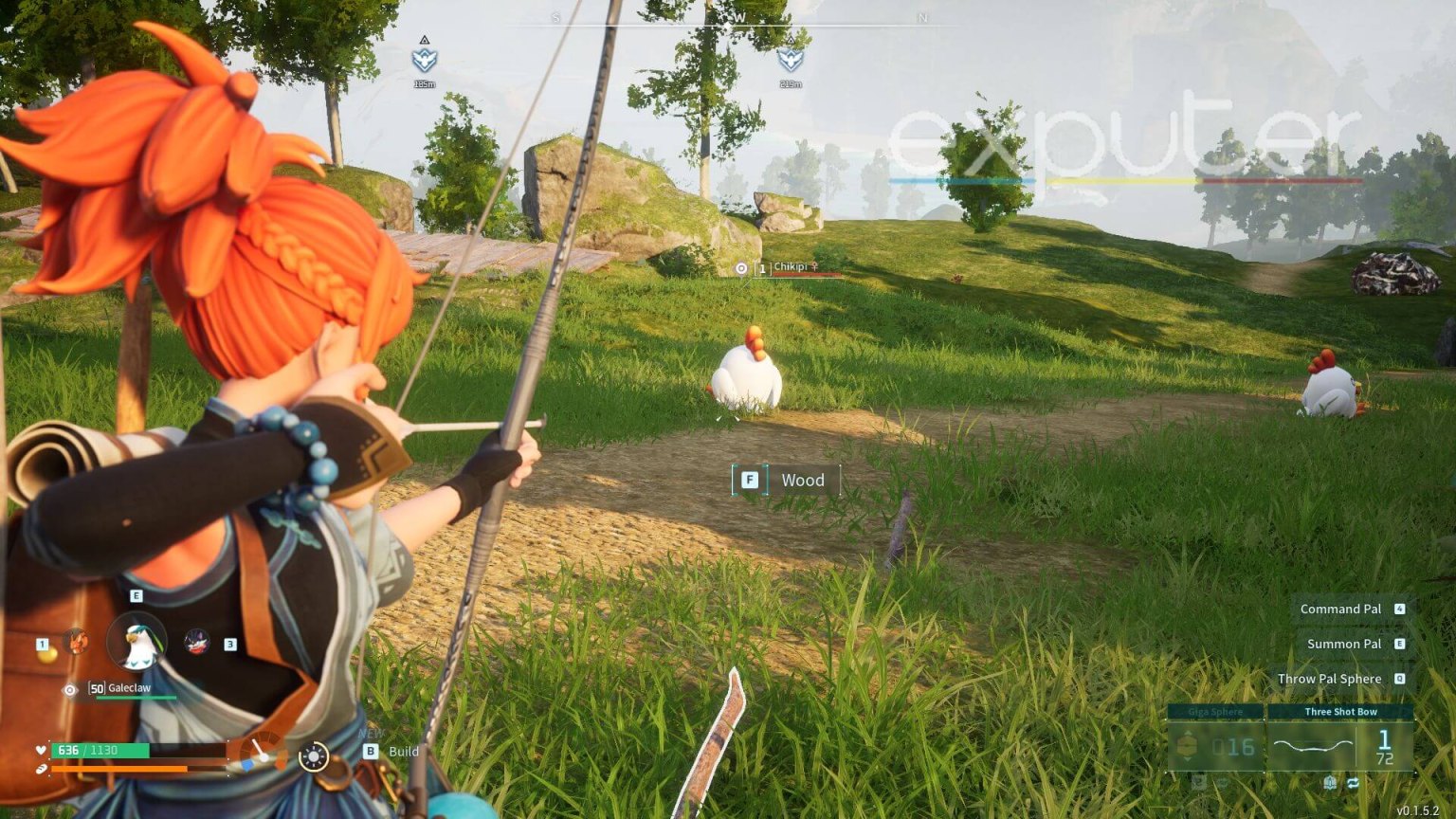Select the Galeclaw pal portrait
Viewport: 1456px width, 819px height.
pos(137,643)
